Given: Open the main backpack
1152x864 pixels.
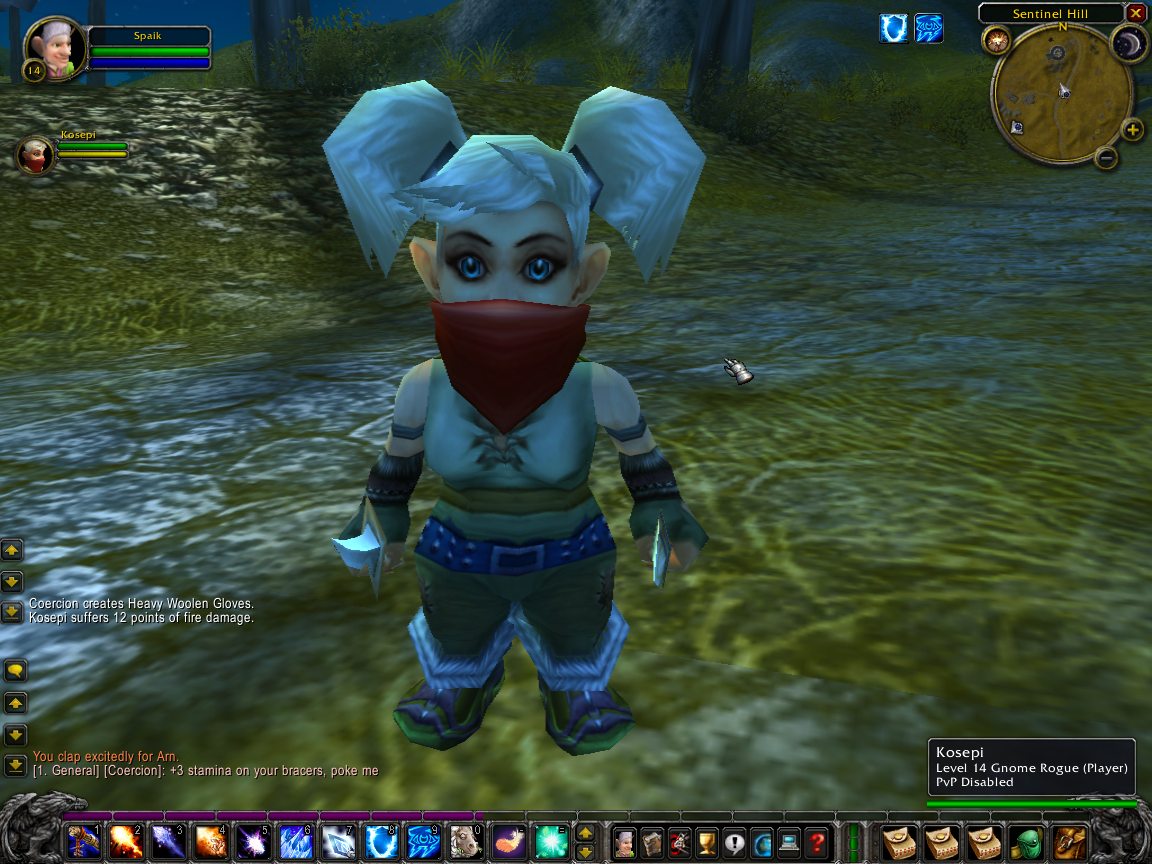Looking at the screenshot, I should tap(1071, 842).
